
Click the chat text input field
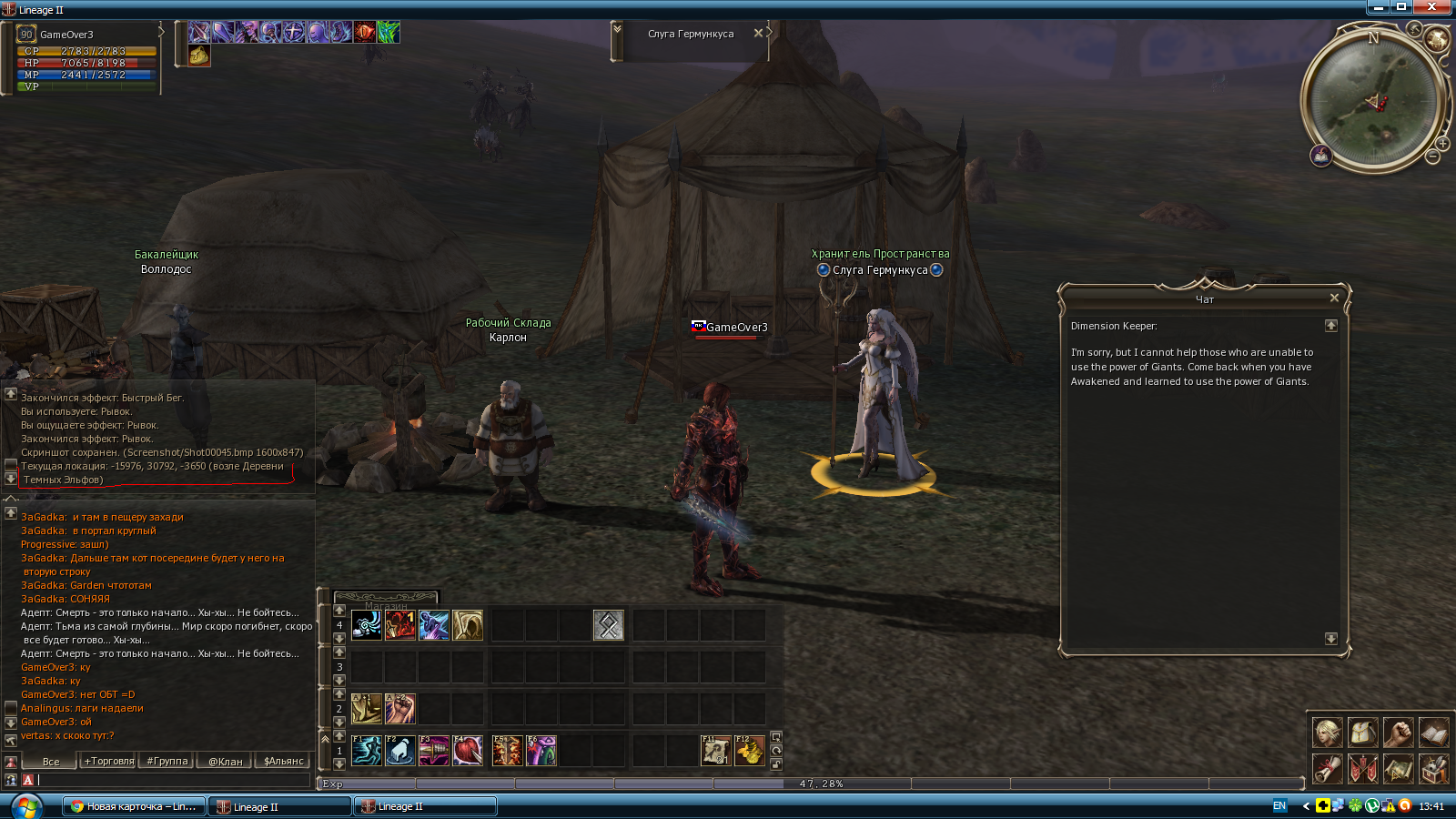coord(173,780)
